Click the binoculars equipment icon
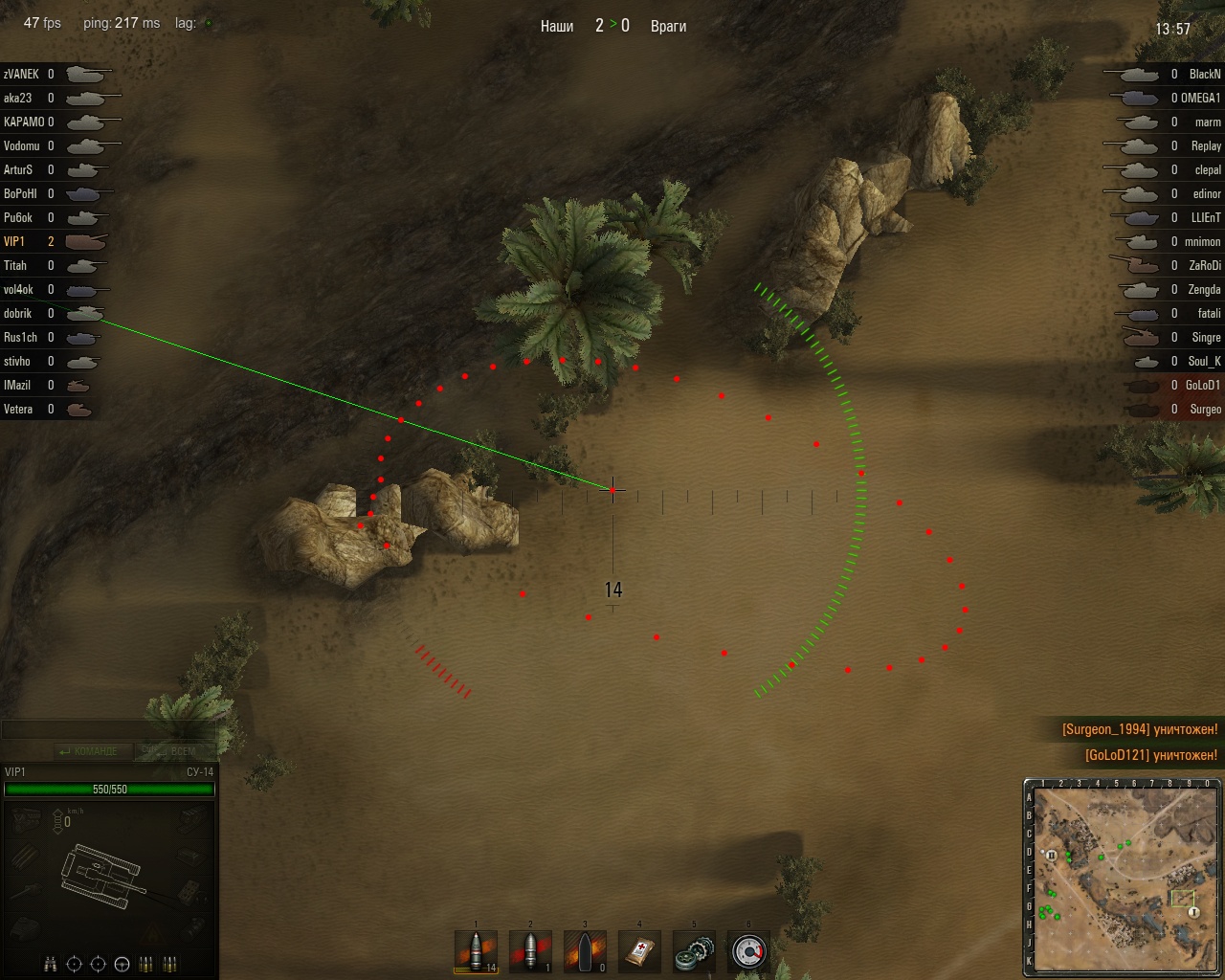 (52, 964)
